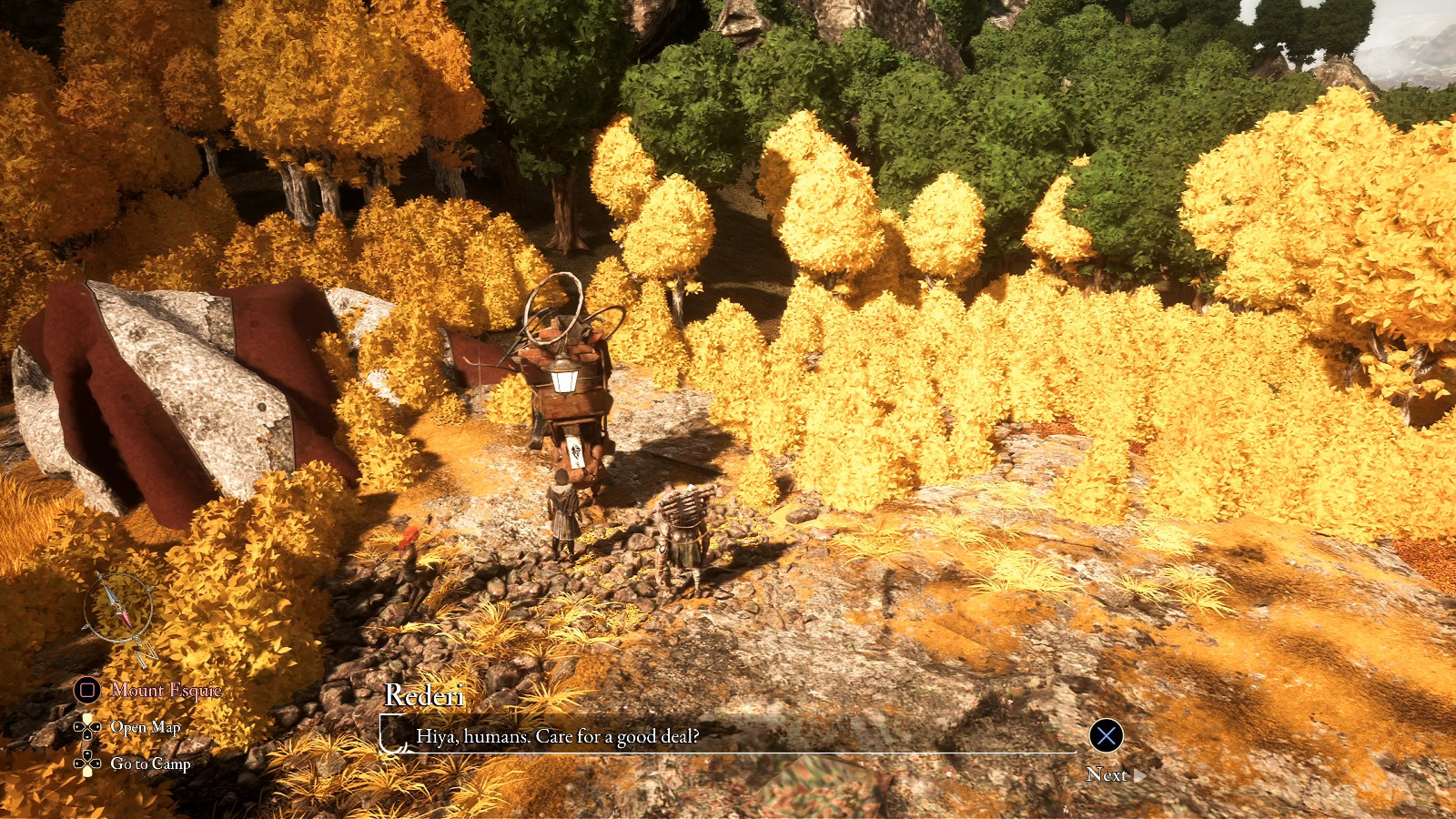Select the Rederi speaker name label
The width and height of the screenshot is (1456, 819).
pos(424,699)
